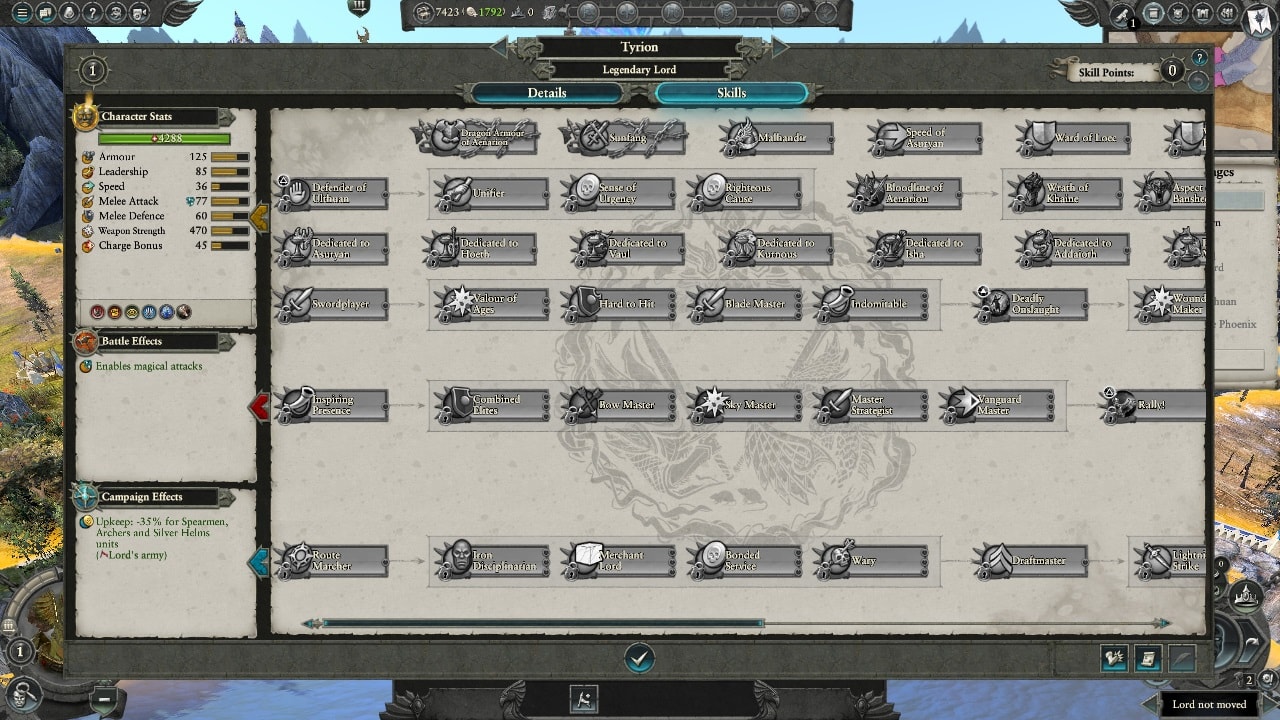The width and height of the screenshot is (1280, 720).
Task: Click the Blade Master skill
Action: (x=745, y=304)
